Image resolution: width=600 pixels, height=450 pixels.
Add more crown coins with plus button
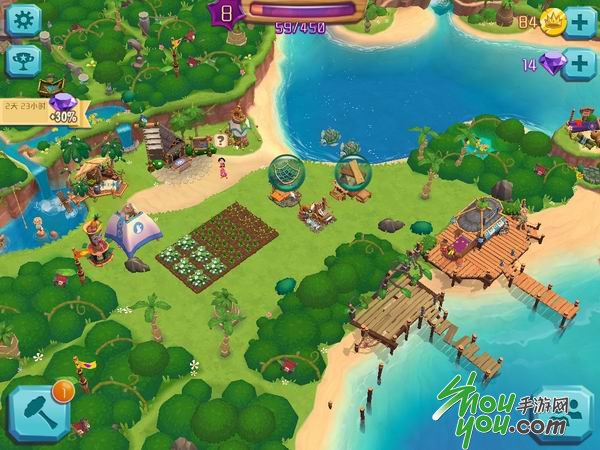click(x=579, y=22)
